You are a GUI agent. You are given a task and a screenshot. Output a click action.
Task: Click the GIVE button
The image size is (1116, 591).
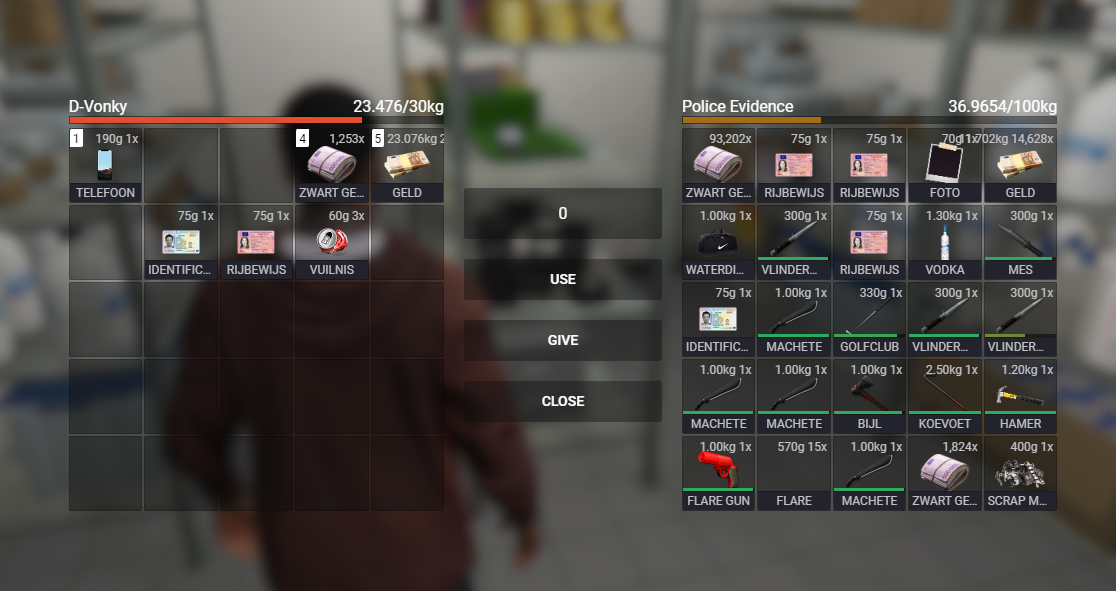pos(562,340)
